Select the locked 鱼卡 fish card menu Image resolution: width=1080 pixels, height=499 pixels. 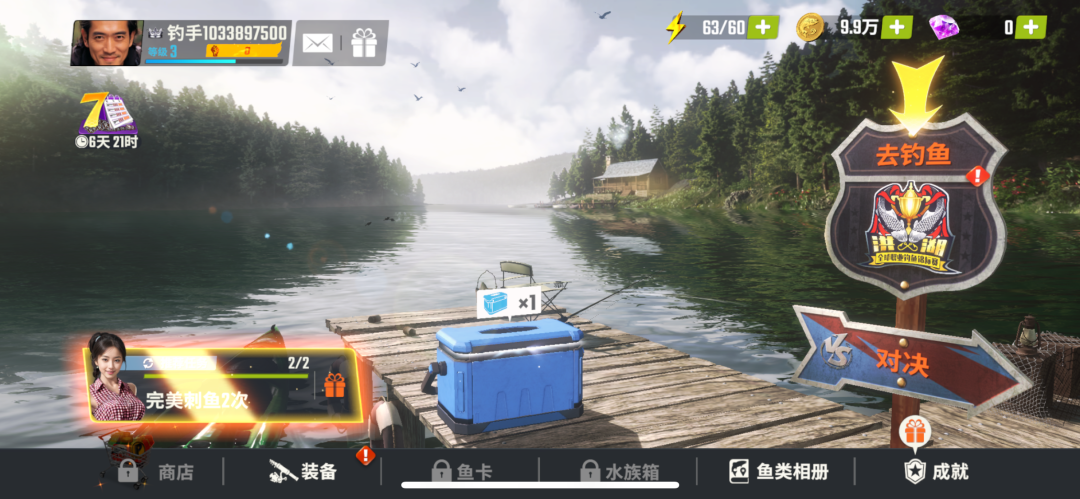461,472
